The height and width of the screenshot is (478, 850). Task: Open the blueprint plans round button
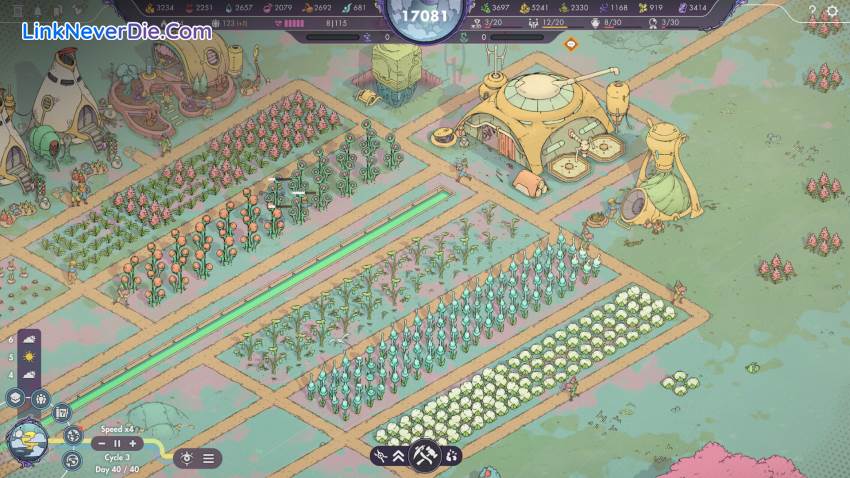tap(61, 412)
